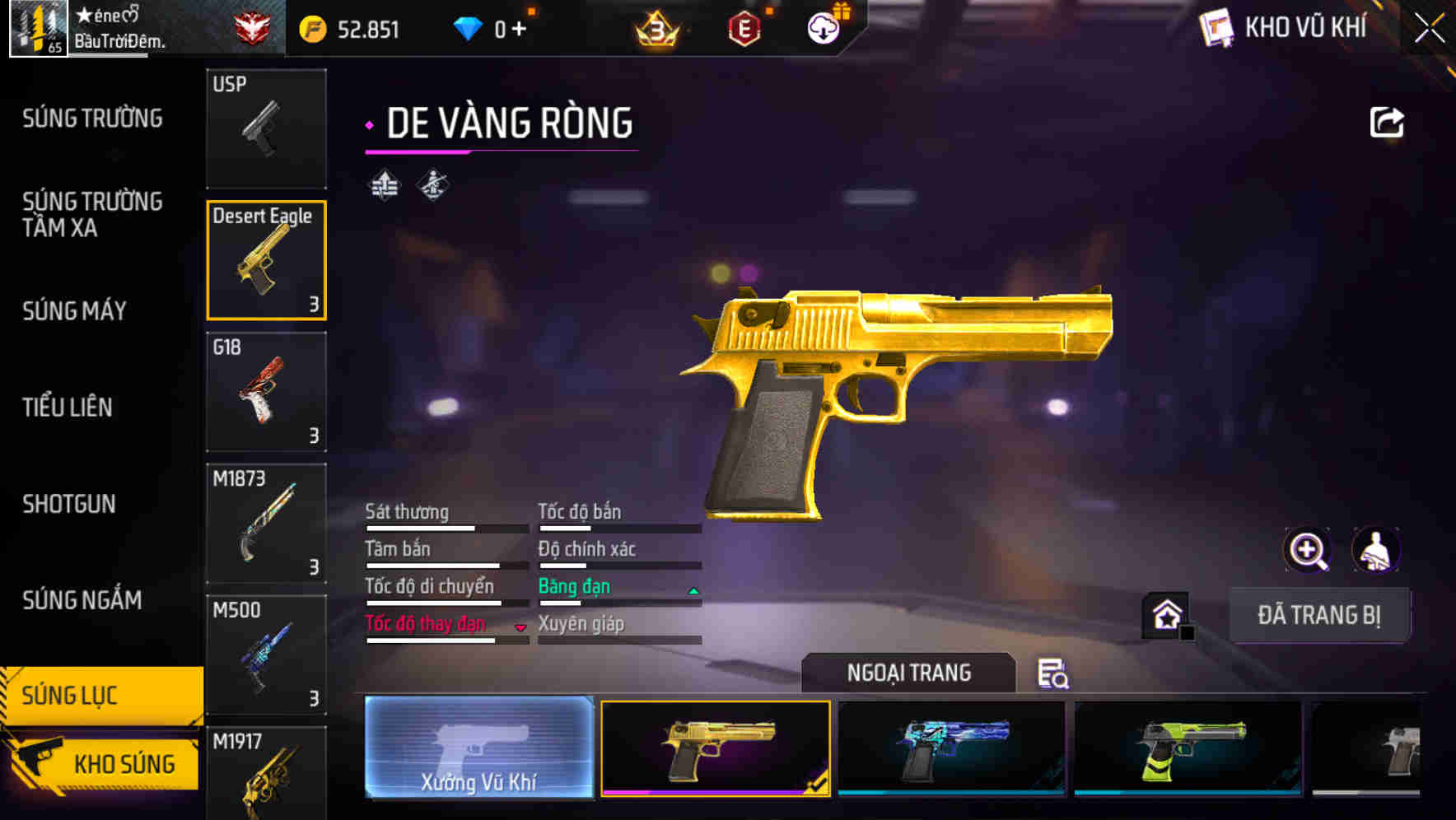
Task: Select the G18 weapon thumbnail
Action: [x=266, y=393]
